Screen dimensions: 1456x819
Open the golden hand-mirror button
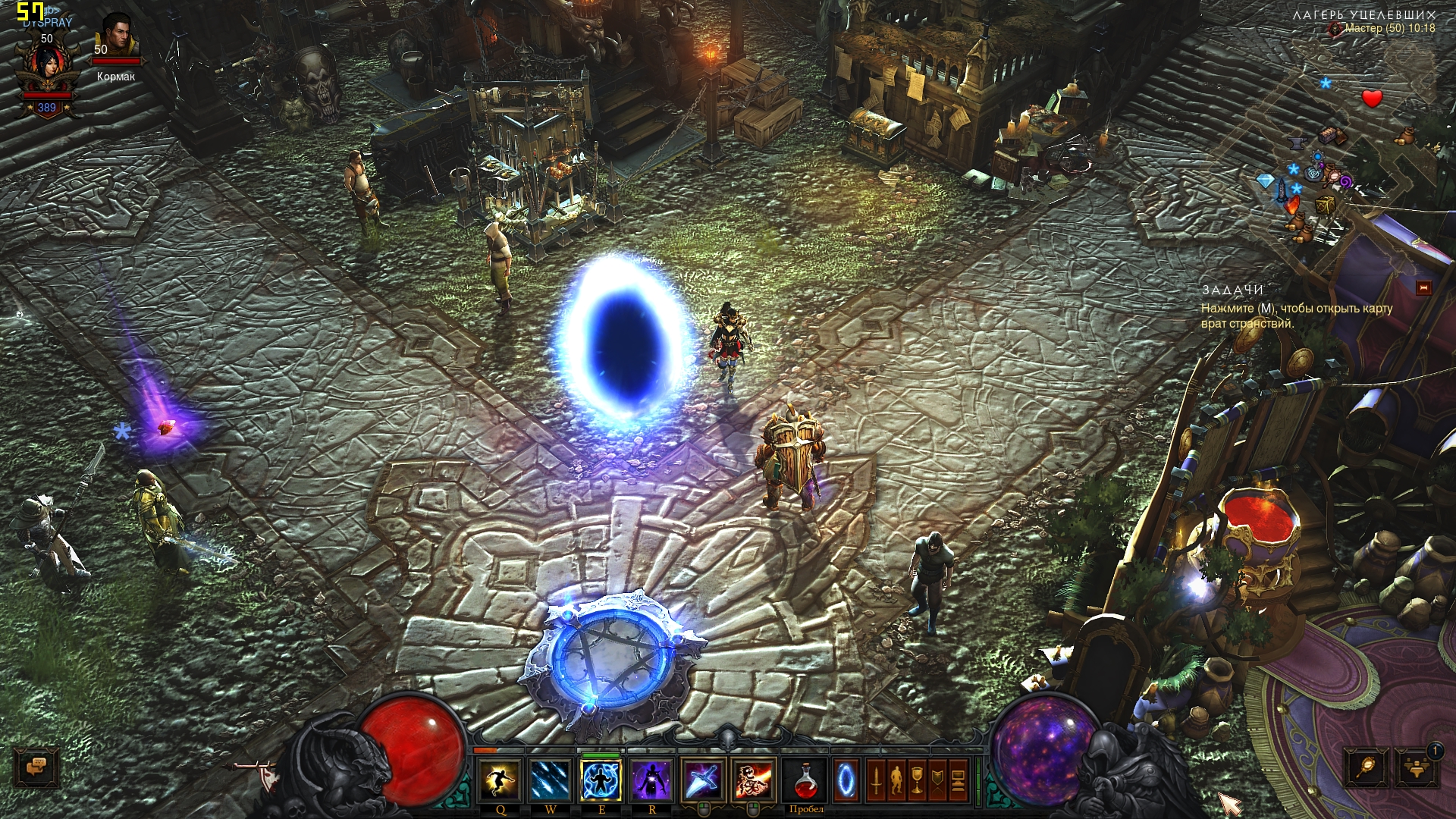[x=1367, y=767]
